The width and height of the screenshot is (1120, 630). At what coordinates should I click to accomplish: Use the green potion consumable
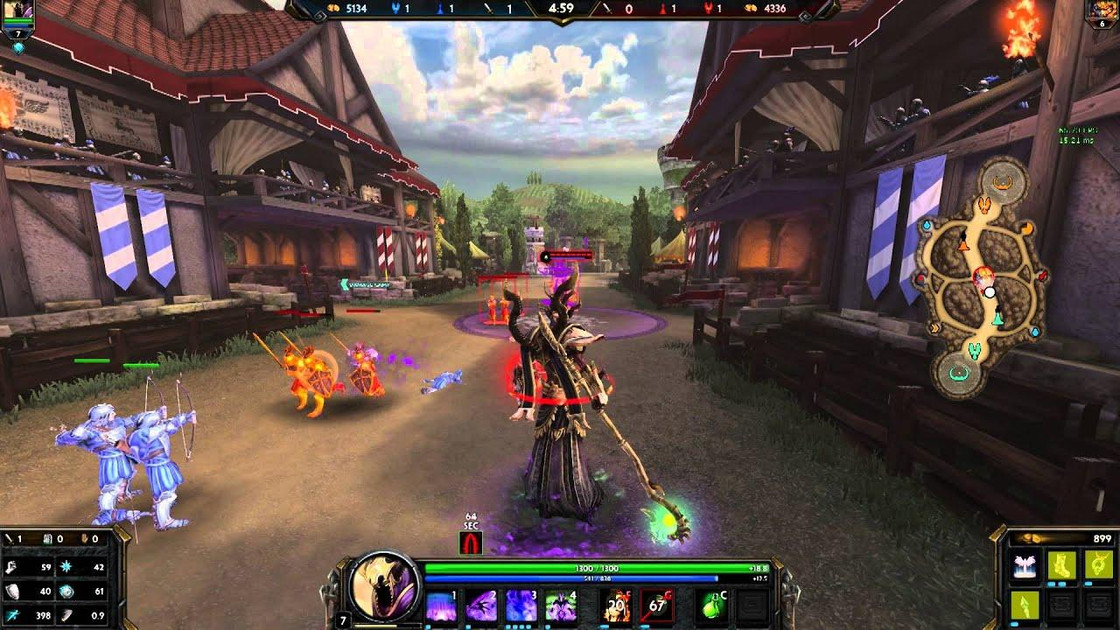pos(712,606)
